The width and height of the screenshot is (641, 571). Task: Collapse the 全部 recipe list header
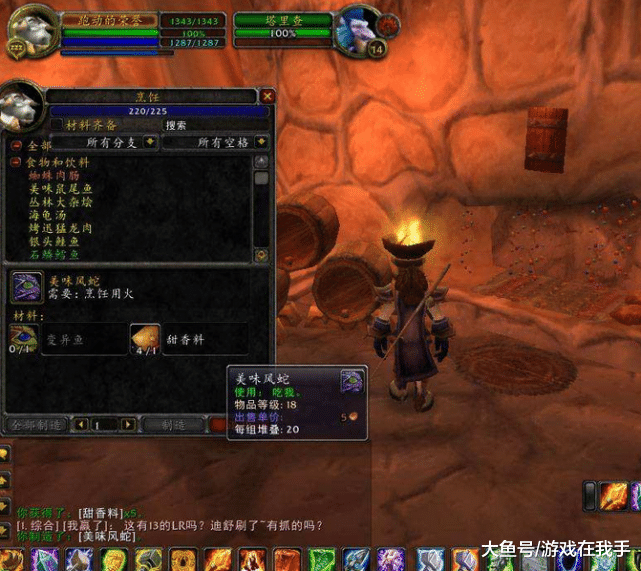tap(16, 145)
